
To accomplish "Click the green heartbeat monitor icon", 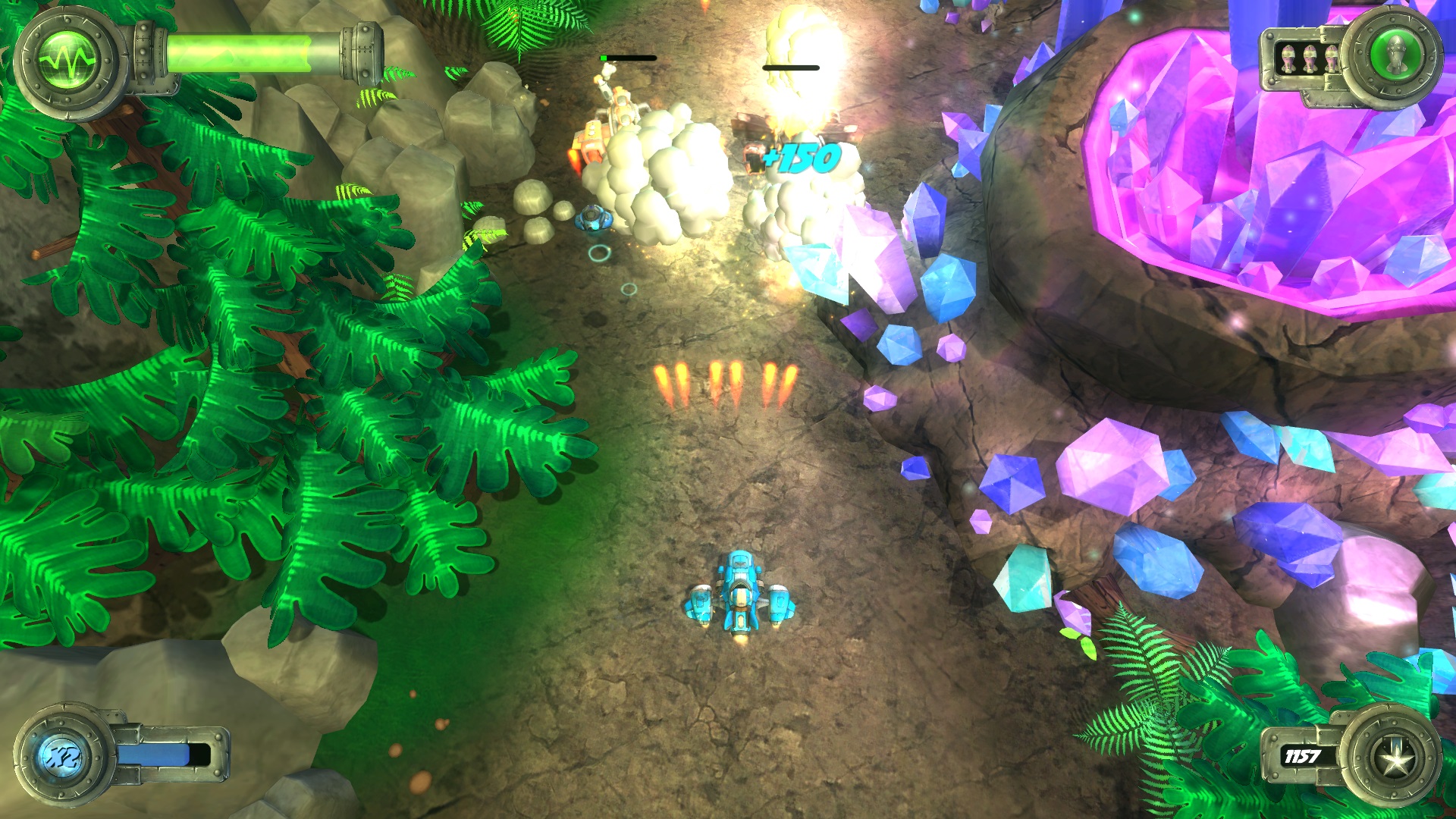I will tap(67, 61).
